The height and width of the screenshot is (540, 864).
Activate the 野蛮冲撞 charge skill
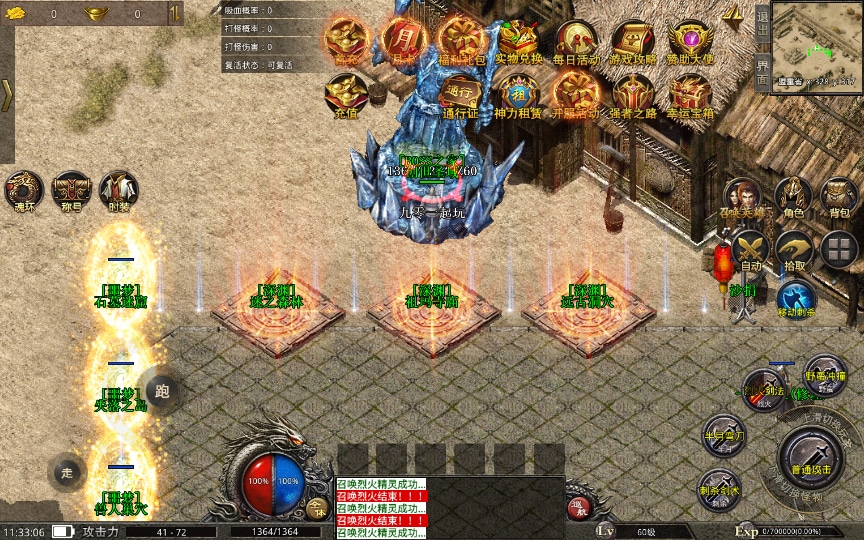(824, 374)
